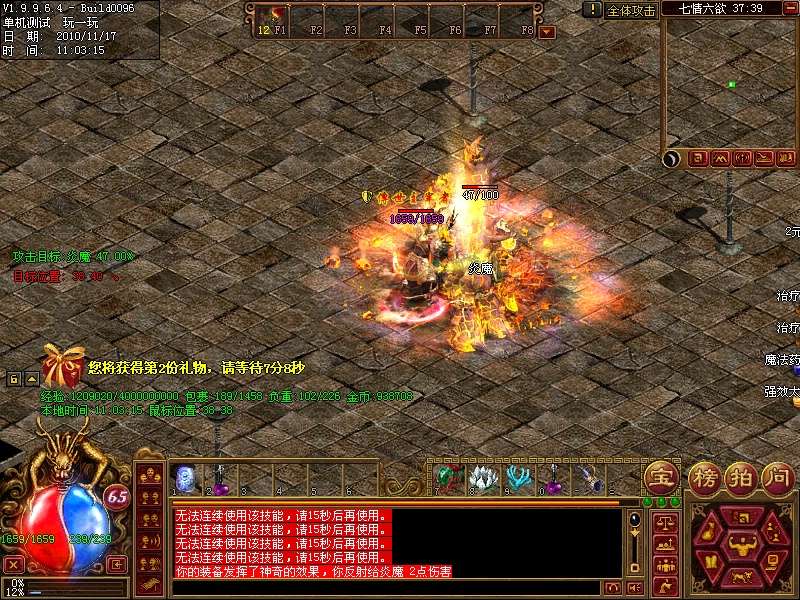800x600 pixels.
Task: Expand the skill bar dropdown arrow
Action: pyautogui.click(x=546, y=31)
